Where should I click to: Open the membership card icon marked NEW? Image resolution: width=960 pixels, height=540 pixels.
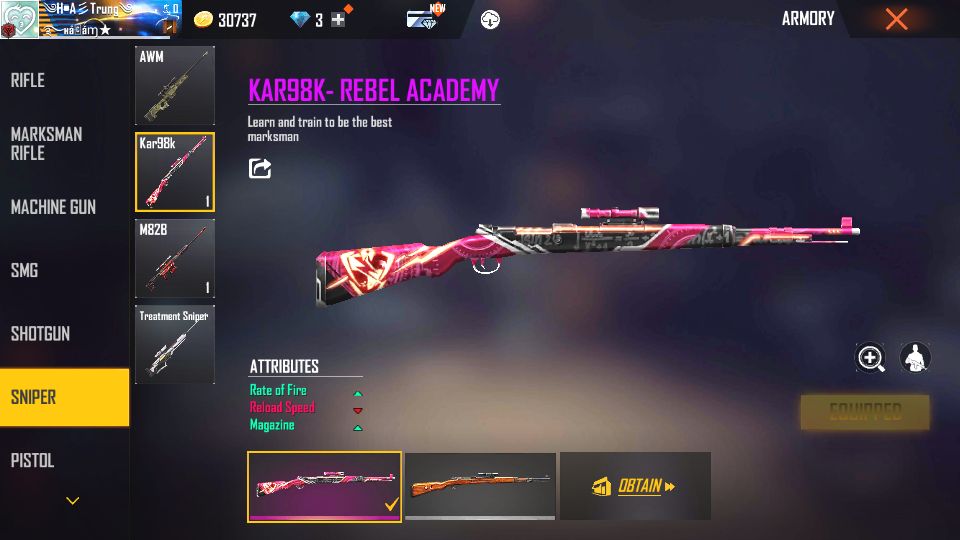(421, 19)
